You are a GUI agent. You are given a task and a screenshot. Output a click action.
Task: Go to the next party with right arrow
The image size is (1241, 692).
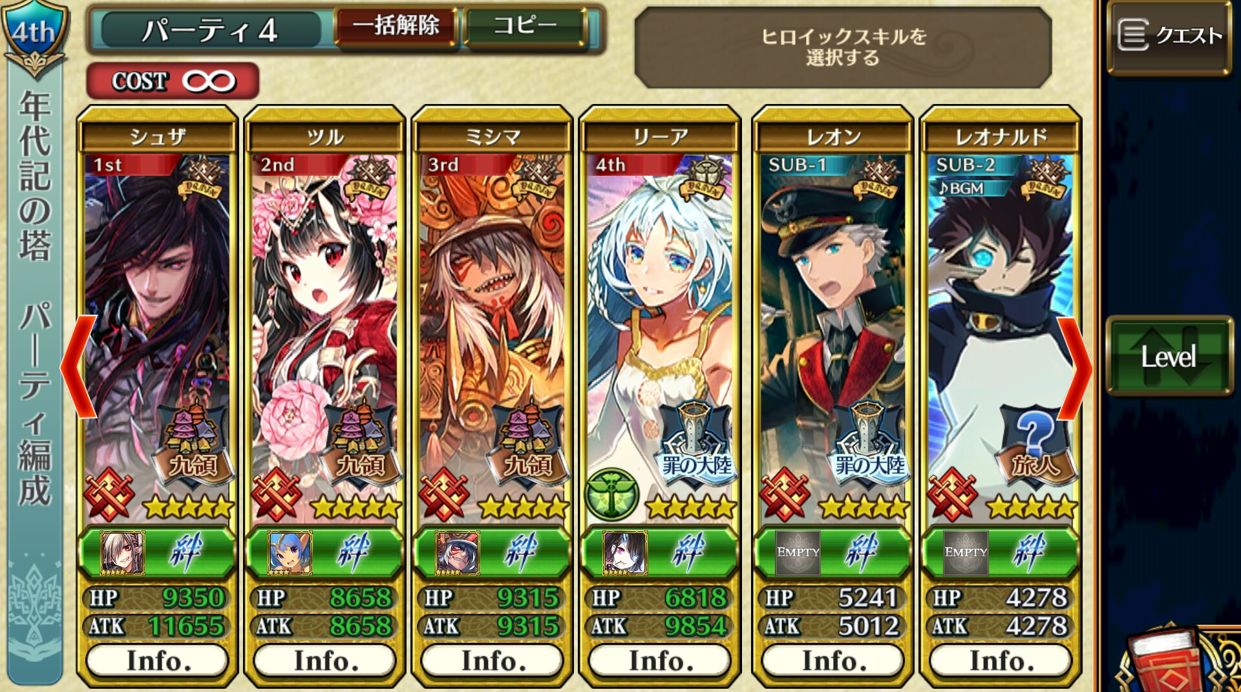[1075, 367]
